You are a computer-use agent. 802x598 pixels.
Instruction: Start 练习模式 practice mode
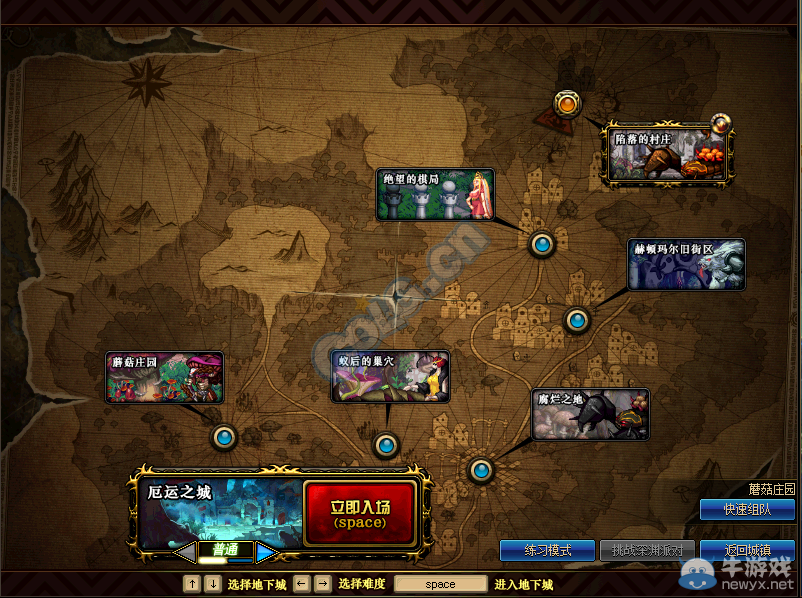(x=547, y=551)
